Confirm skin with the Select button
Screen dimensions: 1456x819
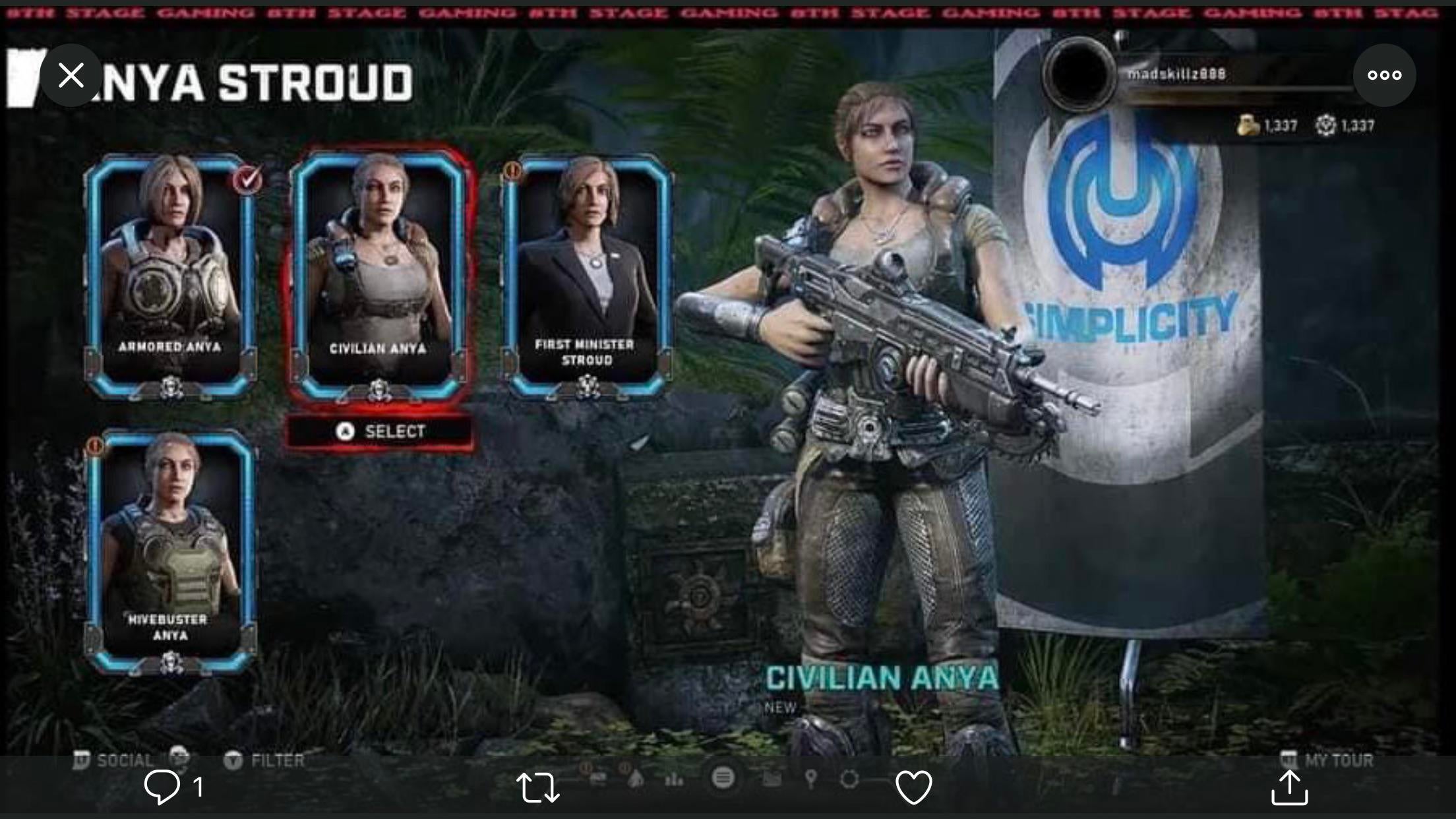click(x=380, y=431)
